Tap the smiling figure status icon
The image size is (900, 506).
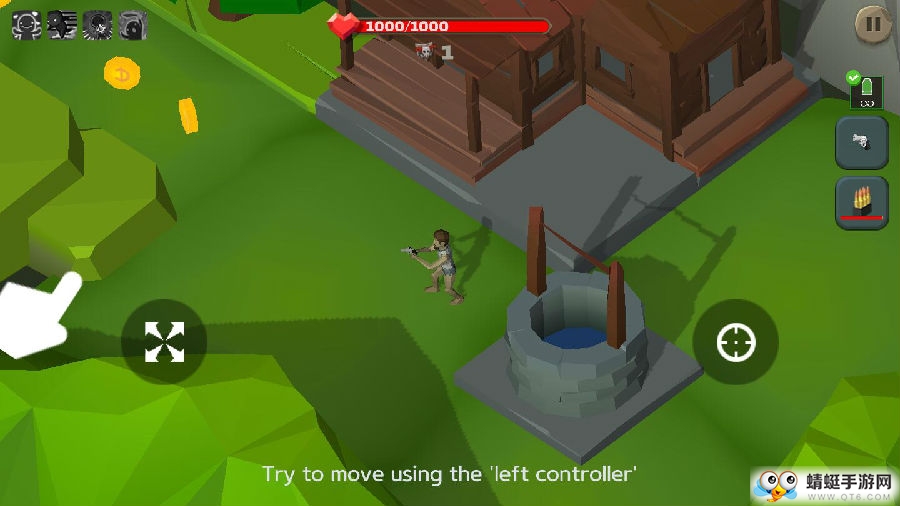pos(26,25)
